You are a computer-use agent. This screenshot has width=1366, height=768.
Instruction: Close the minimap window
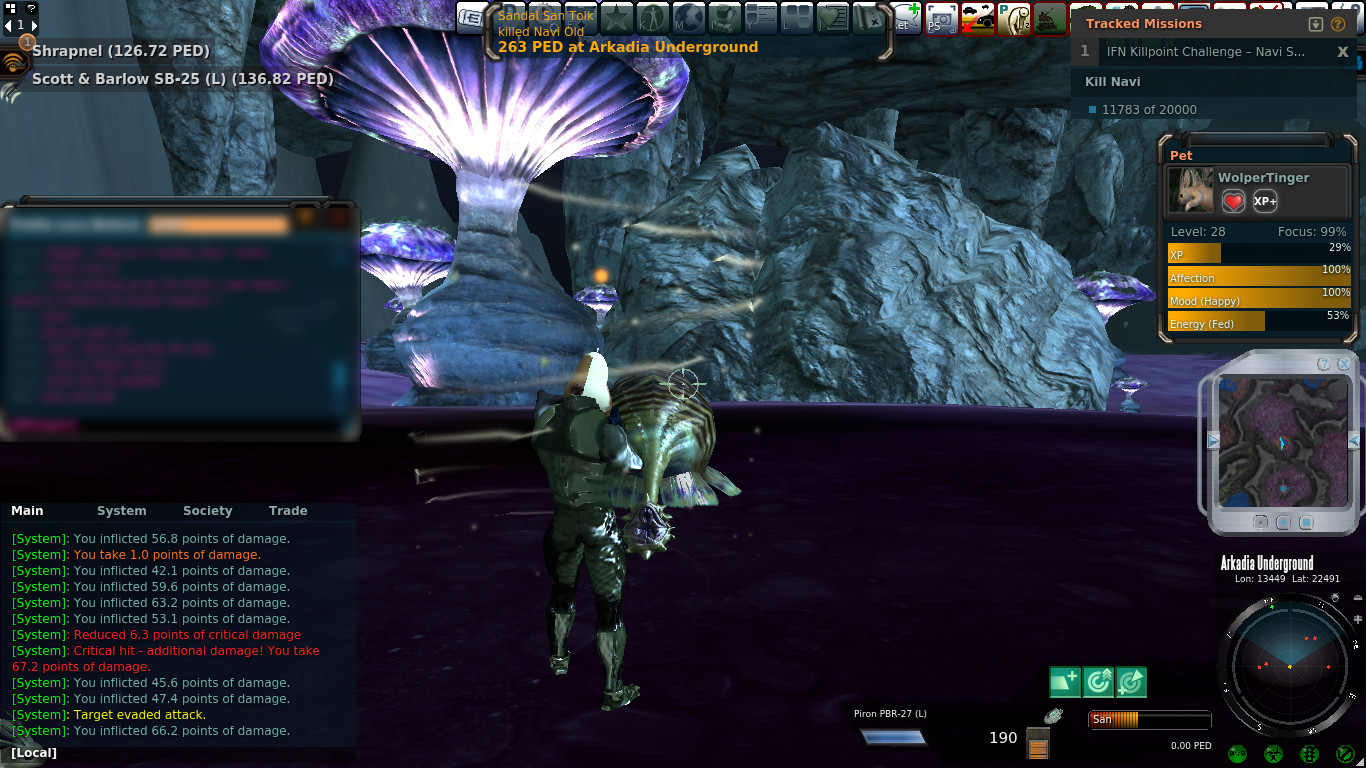pos(1344,364)
